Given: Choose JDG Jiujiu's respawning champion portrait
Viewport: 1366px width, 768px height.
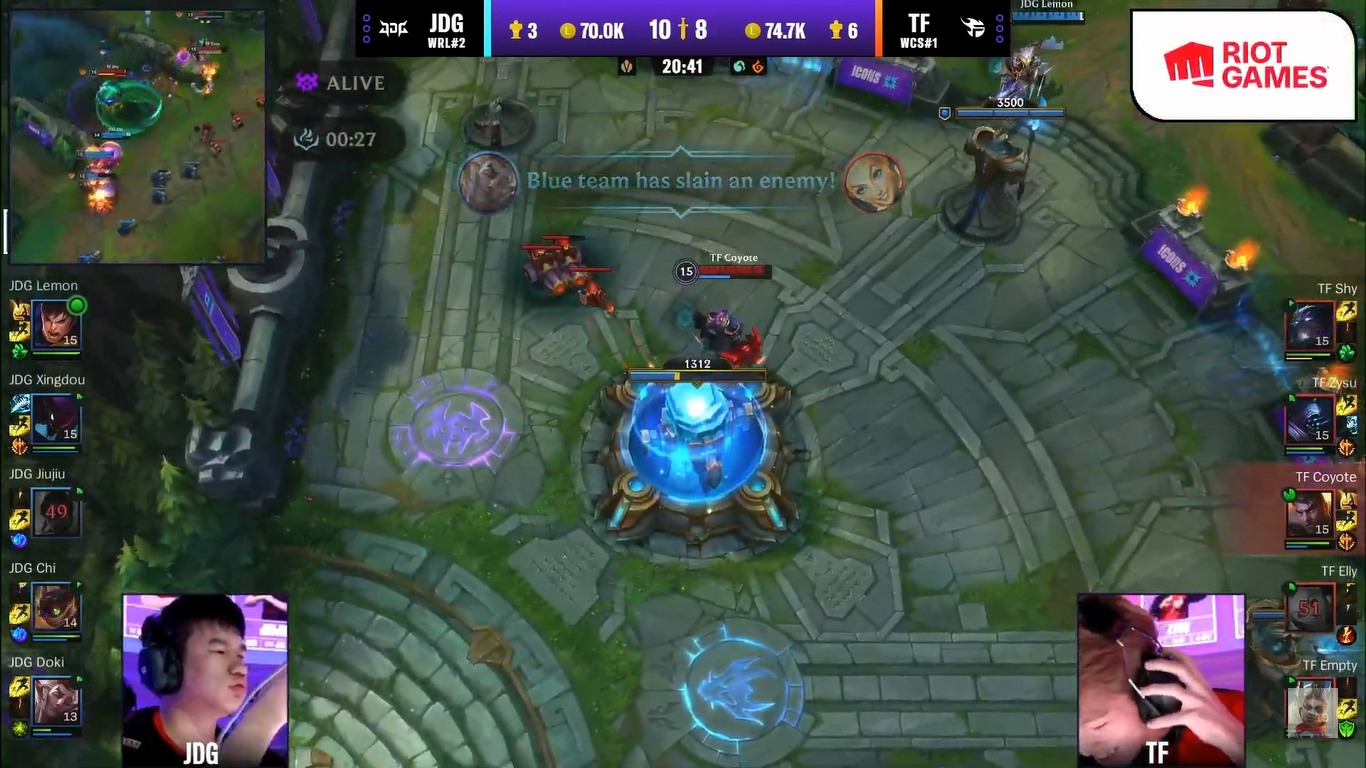Looking at the screenshot, I should pyautogui.click(x=56, y=513).
